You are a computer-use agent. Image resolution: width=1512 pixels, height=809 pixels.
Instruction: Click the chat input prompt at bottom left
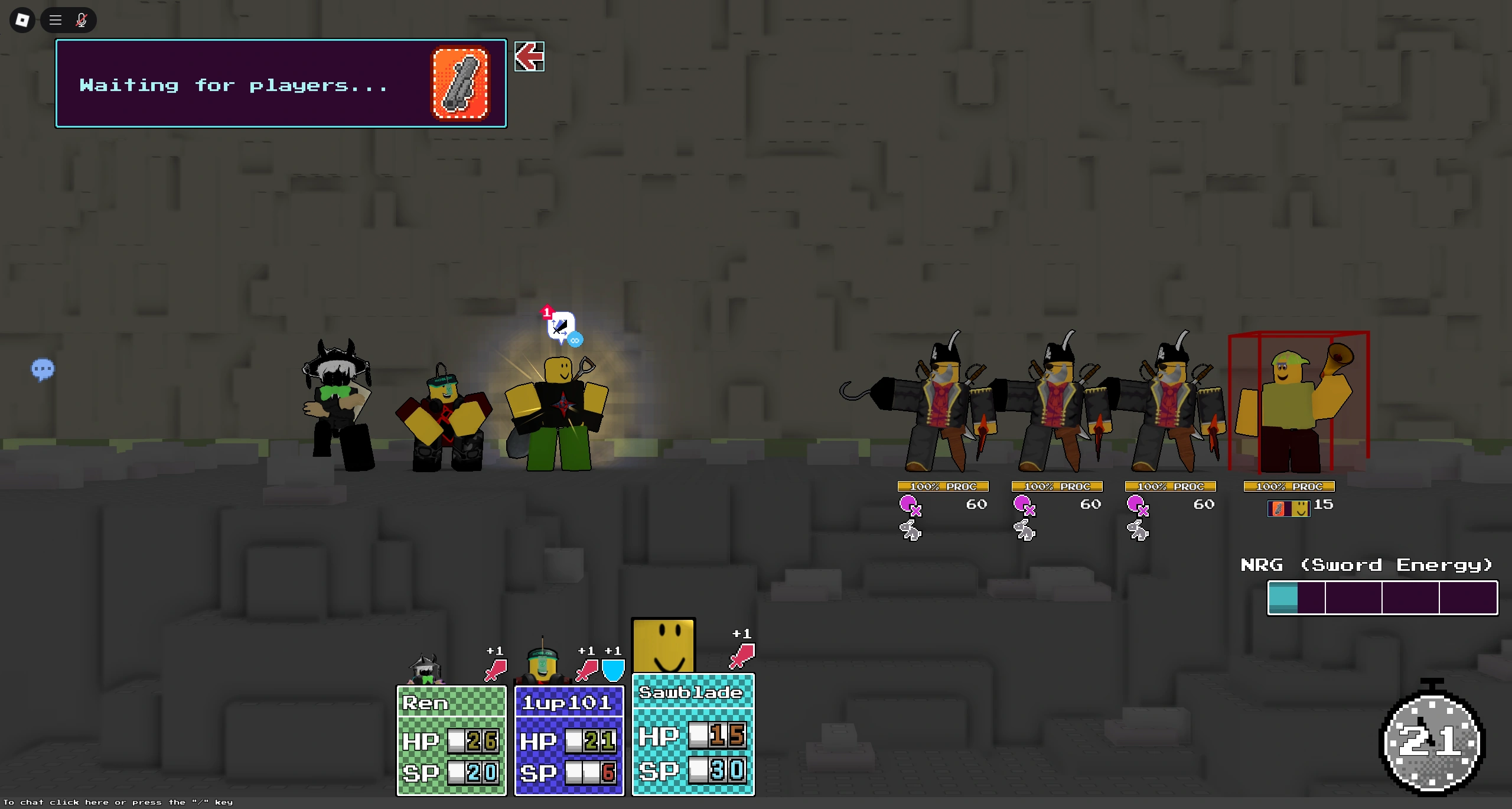[118, 802]
